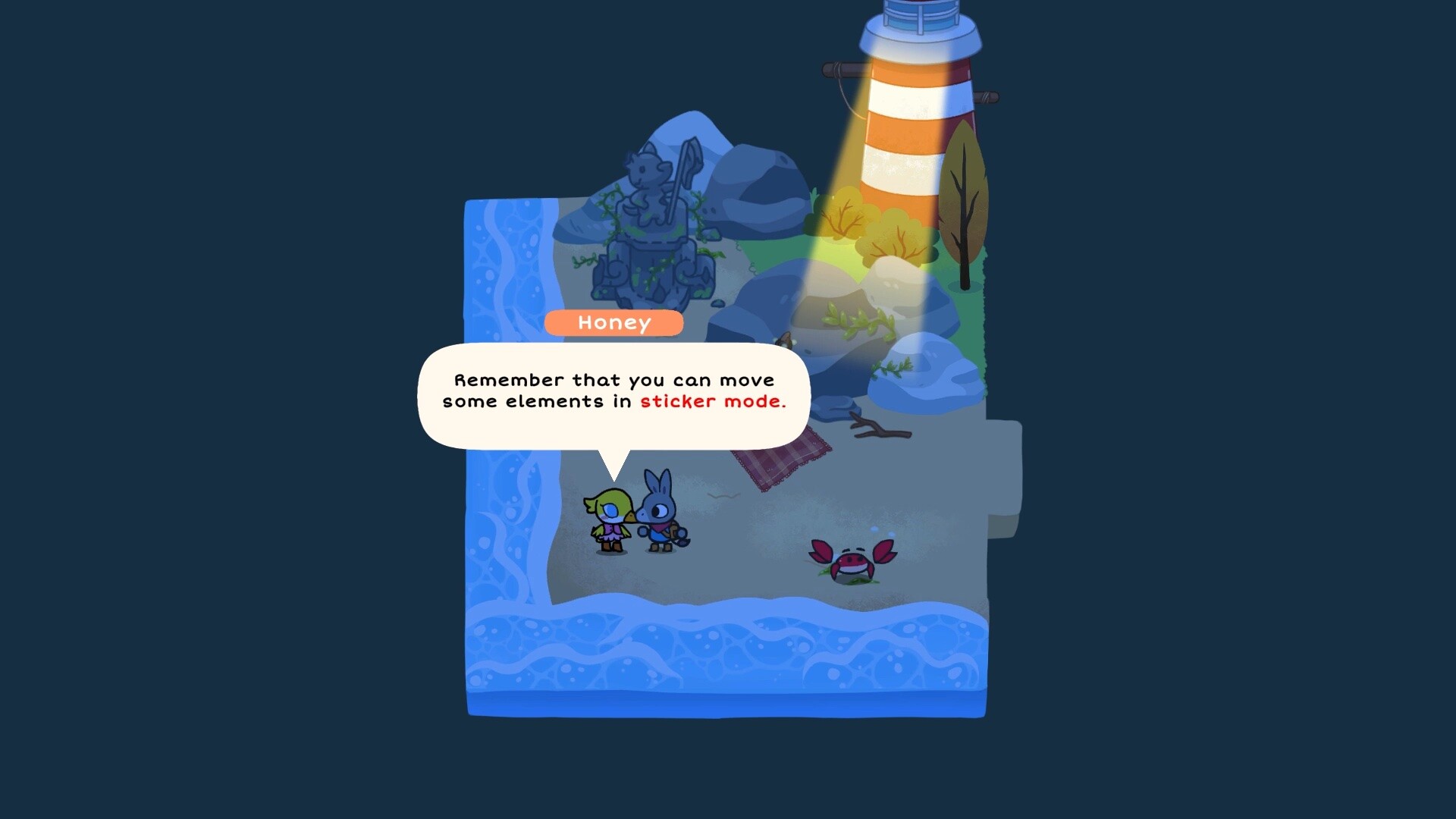Click the Honey name tag above the dialogue
1456x819 pixels.
[614, 323]
